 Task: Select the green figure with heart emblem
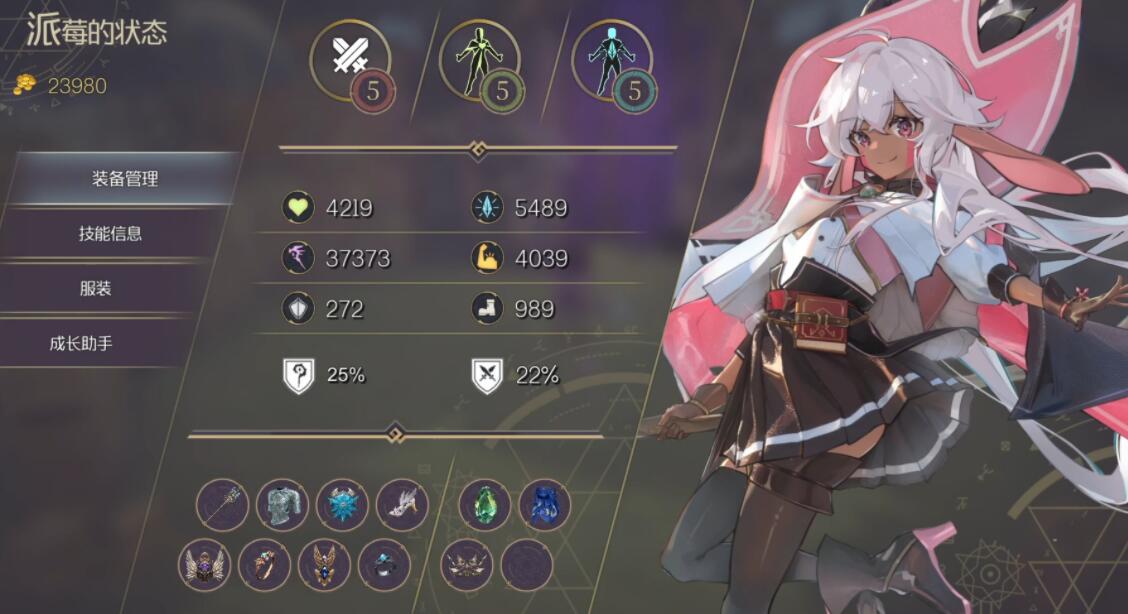[480, 61]
